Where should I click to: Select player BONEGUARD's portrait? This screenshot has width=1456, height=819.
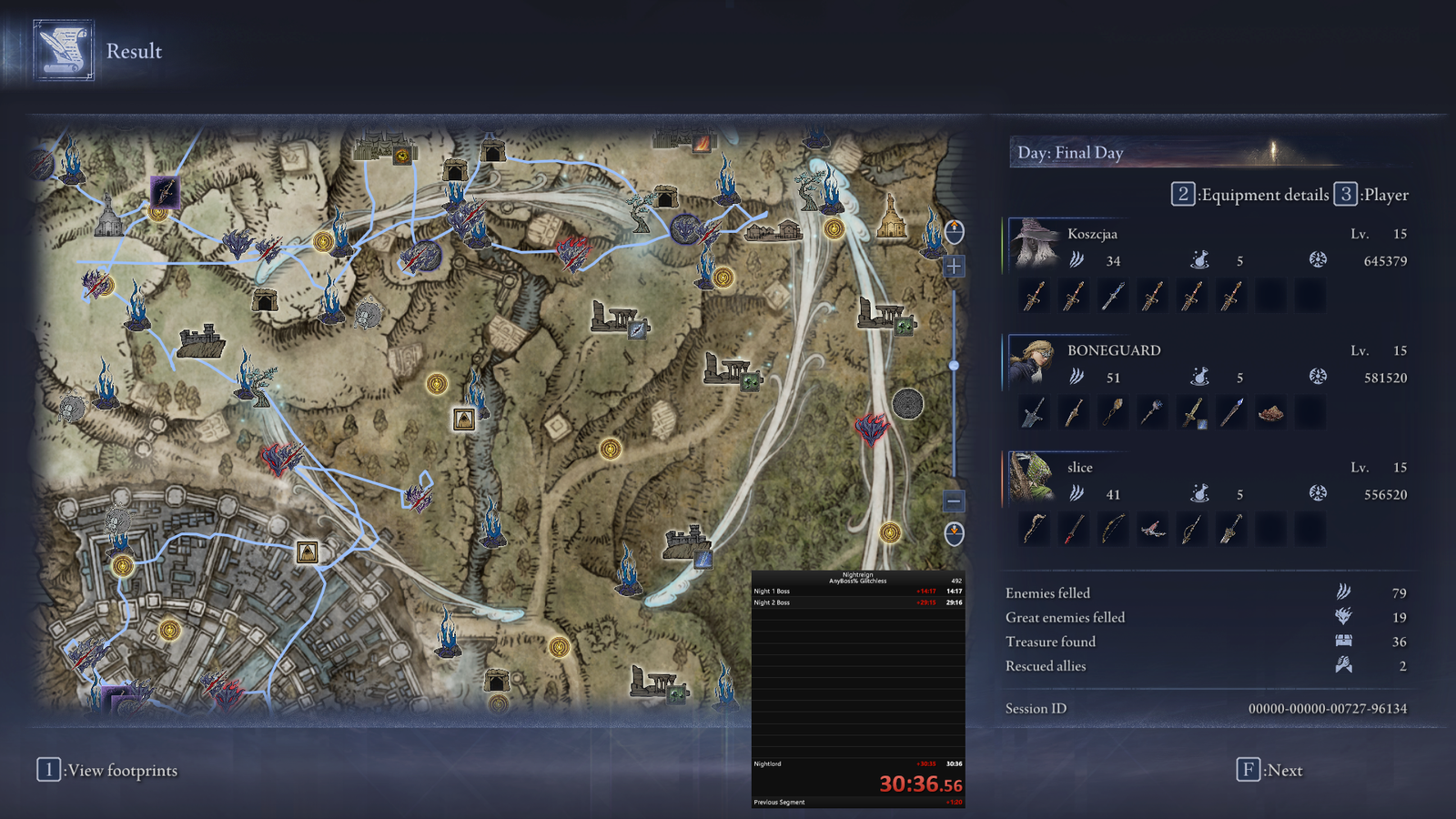click(1034, 361)
